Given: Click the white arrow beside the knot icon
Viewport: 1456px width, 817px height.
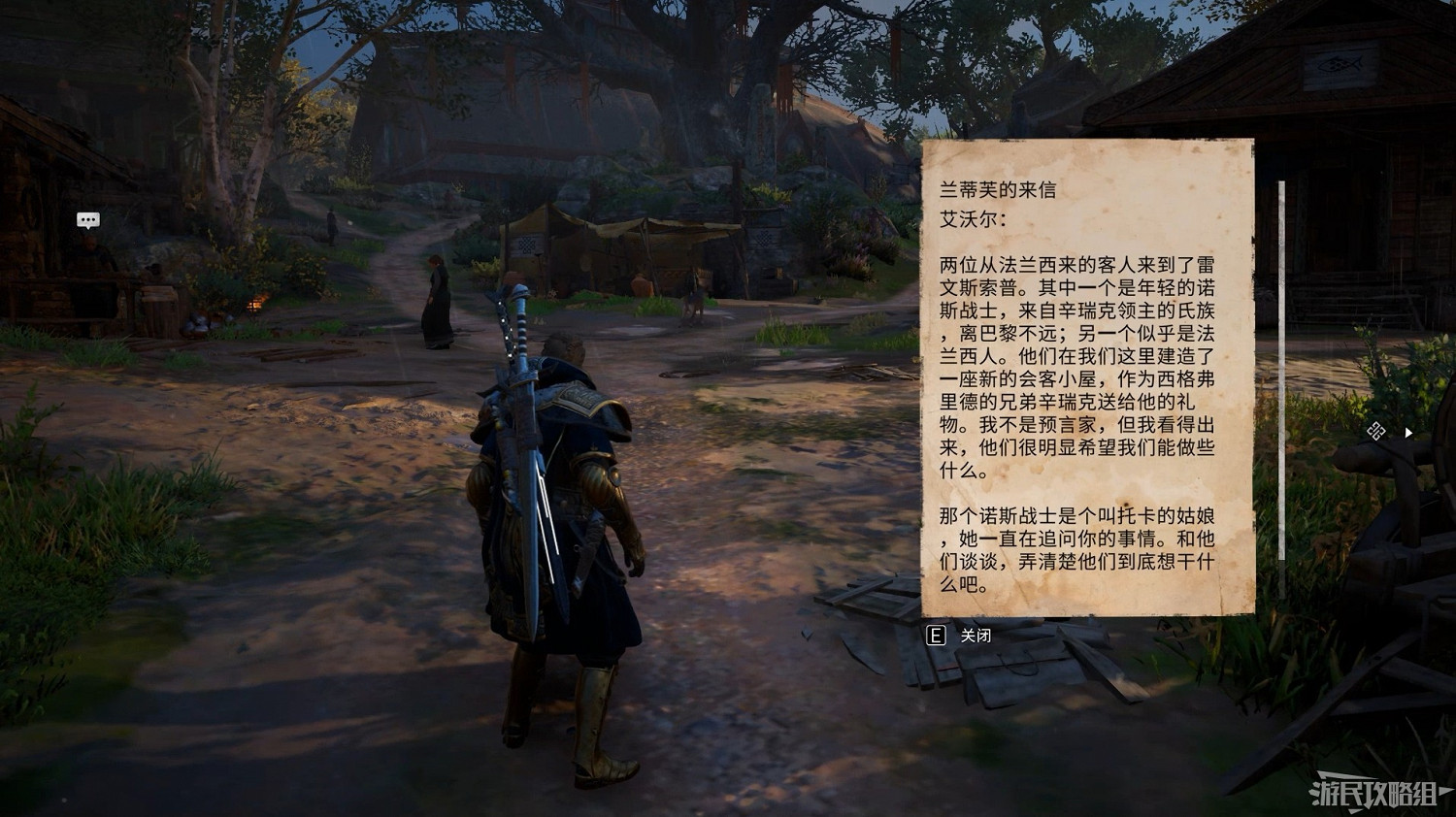Looking at the screenshot, I should [x=1407, y=434].
